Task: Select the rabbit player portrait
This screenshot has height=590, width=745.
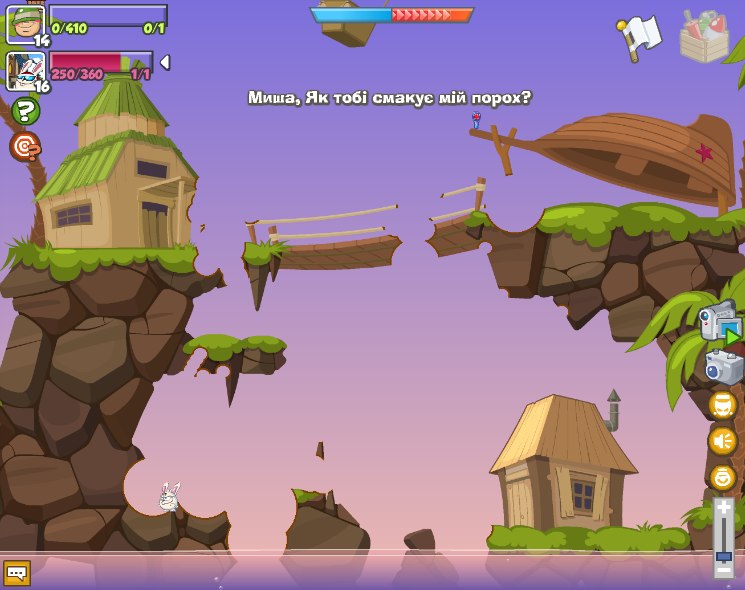Action: (24, 70)
